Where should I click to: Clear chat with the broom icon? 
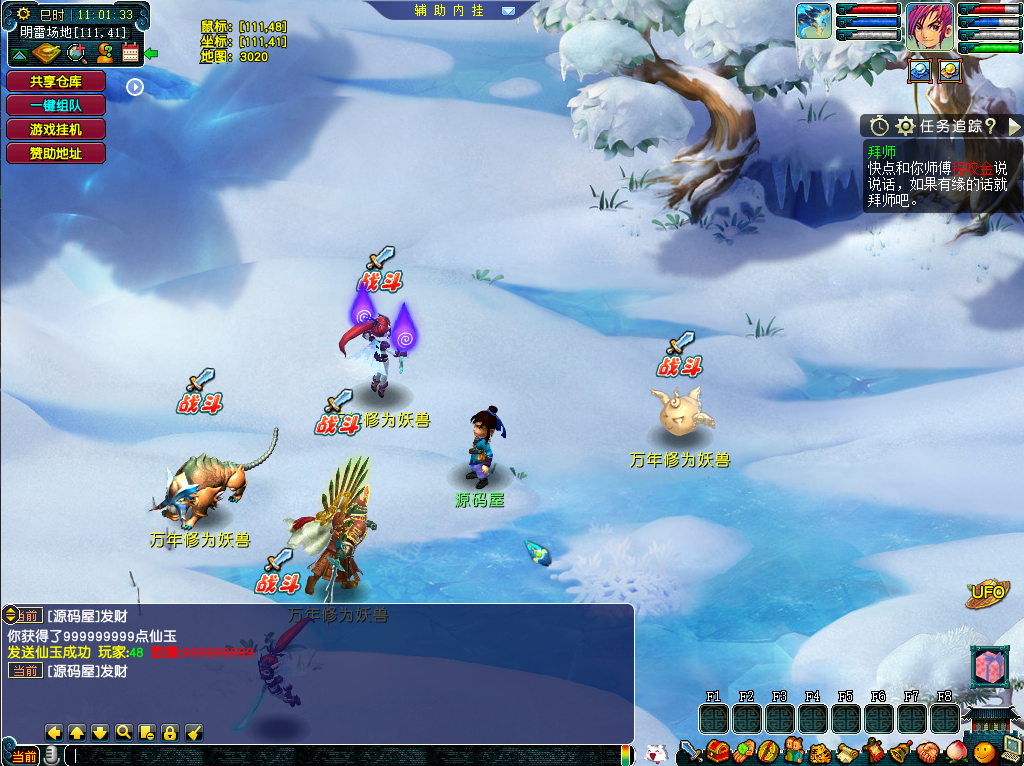tap(194, 733)
